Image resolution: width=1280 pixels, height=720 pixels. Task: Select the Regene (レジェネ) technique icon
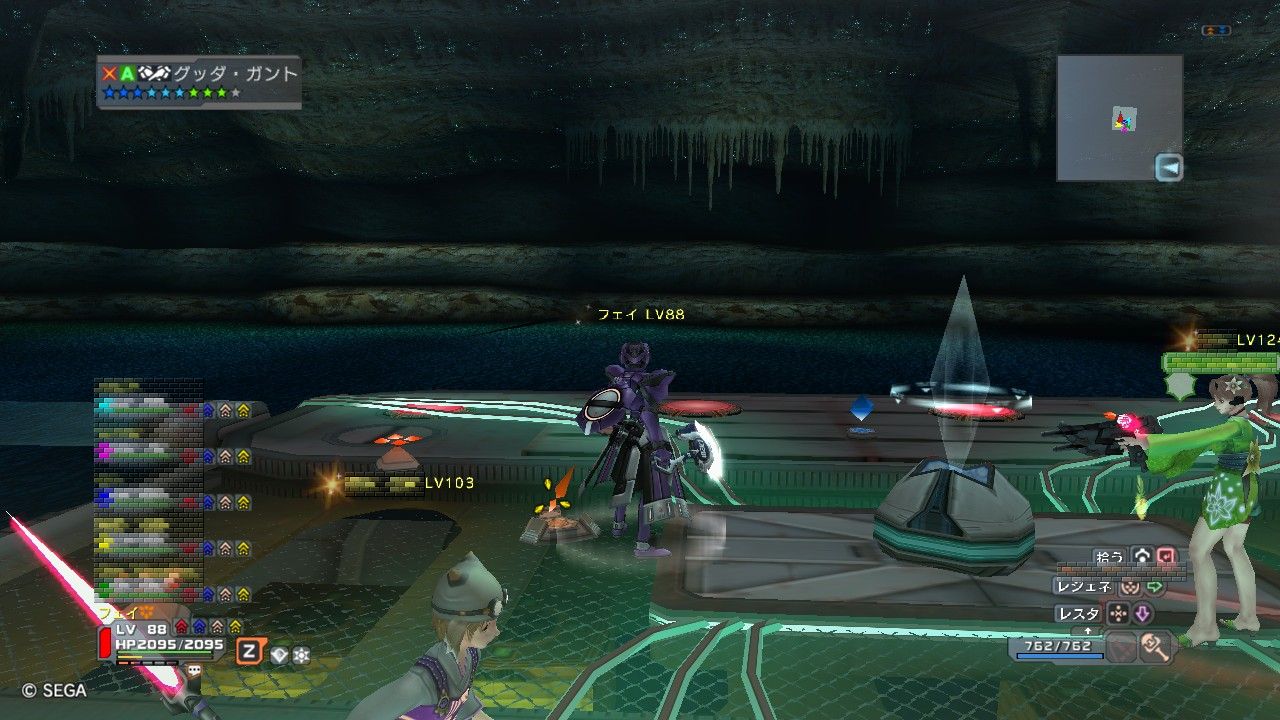1130,587
